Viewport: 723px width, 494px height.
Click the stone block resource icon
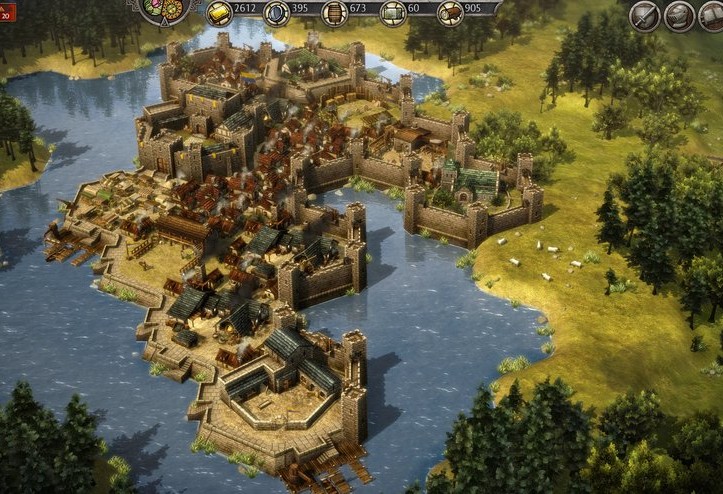pyautogui.click(x=392, y=12)
